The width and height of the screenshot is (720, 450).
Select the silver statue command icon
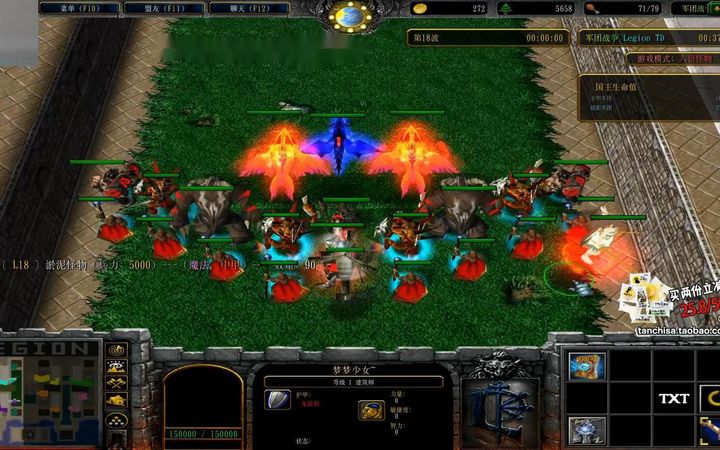(587, 430)
